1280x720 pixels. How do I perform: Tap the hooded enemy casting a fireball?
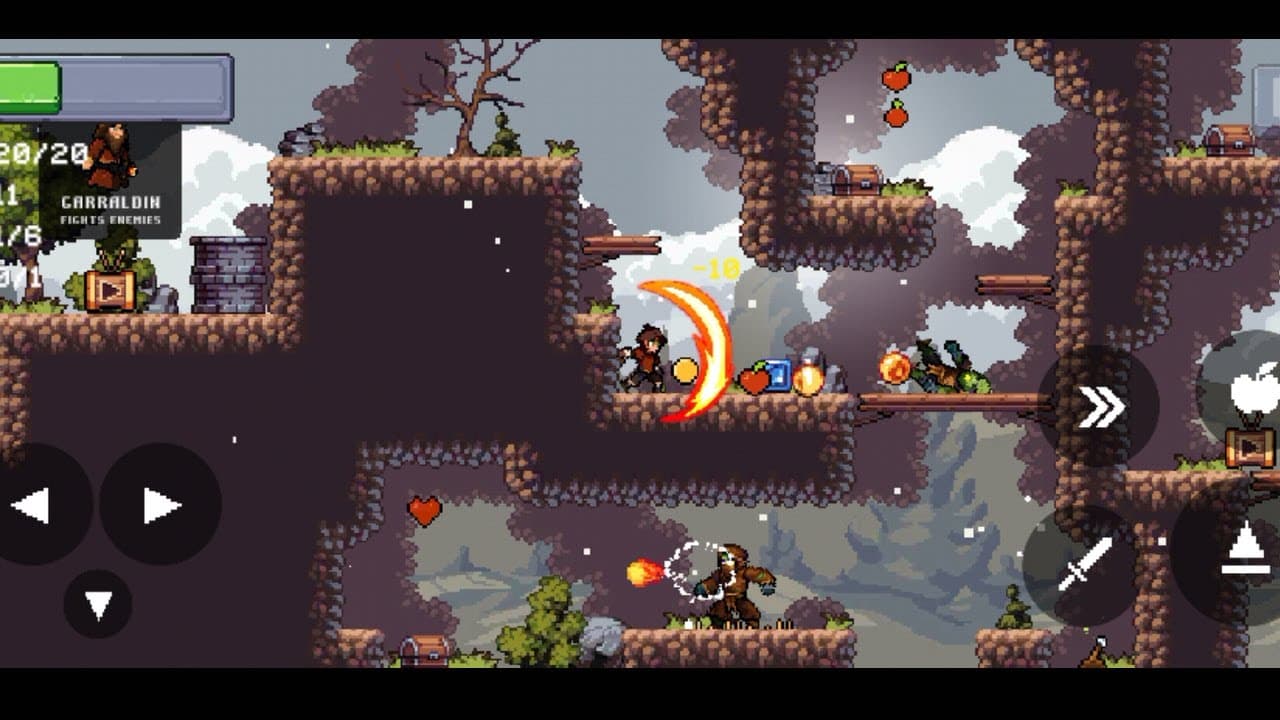pos(733,578)
